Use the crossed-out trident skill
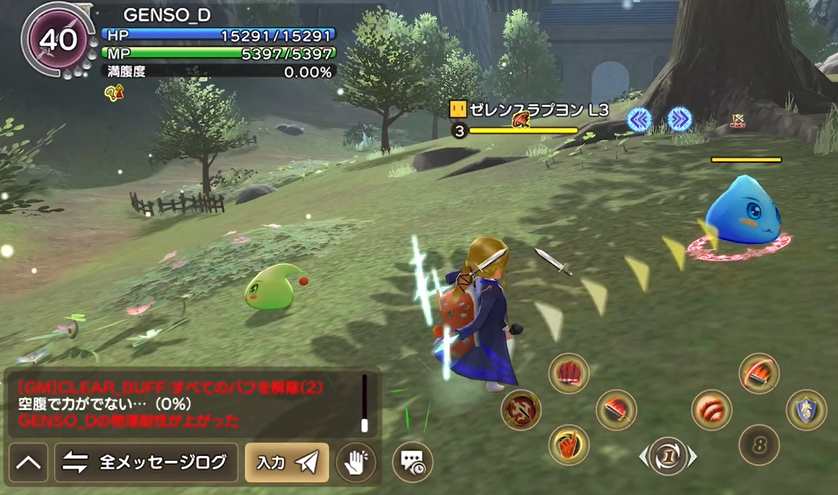Viewport: 838px width, 495px height. coord(521,409)
